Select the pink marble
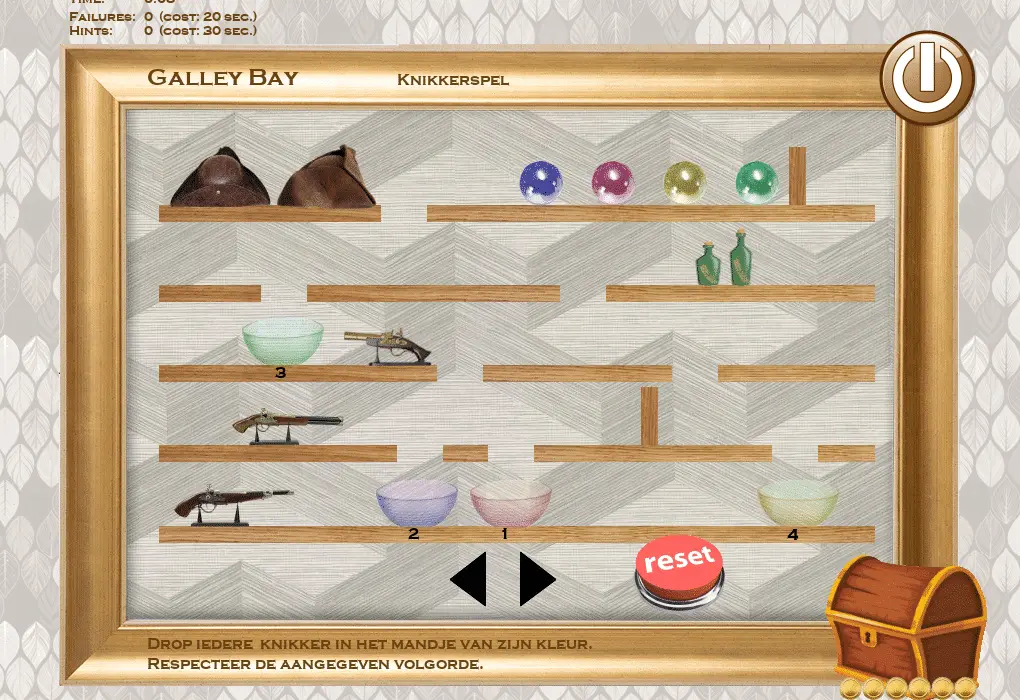 point(613,183)
